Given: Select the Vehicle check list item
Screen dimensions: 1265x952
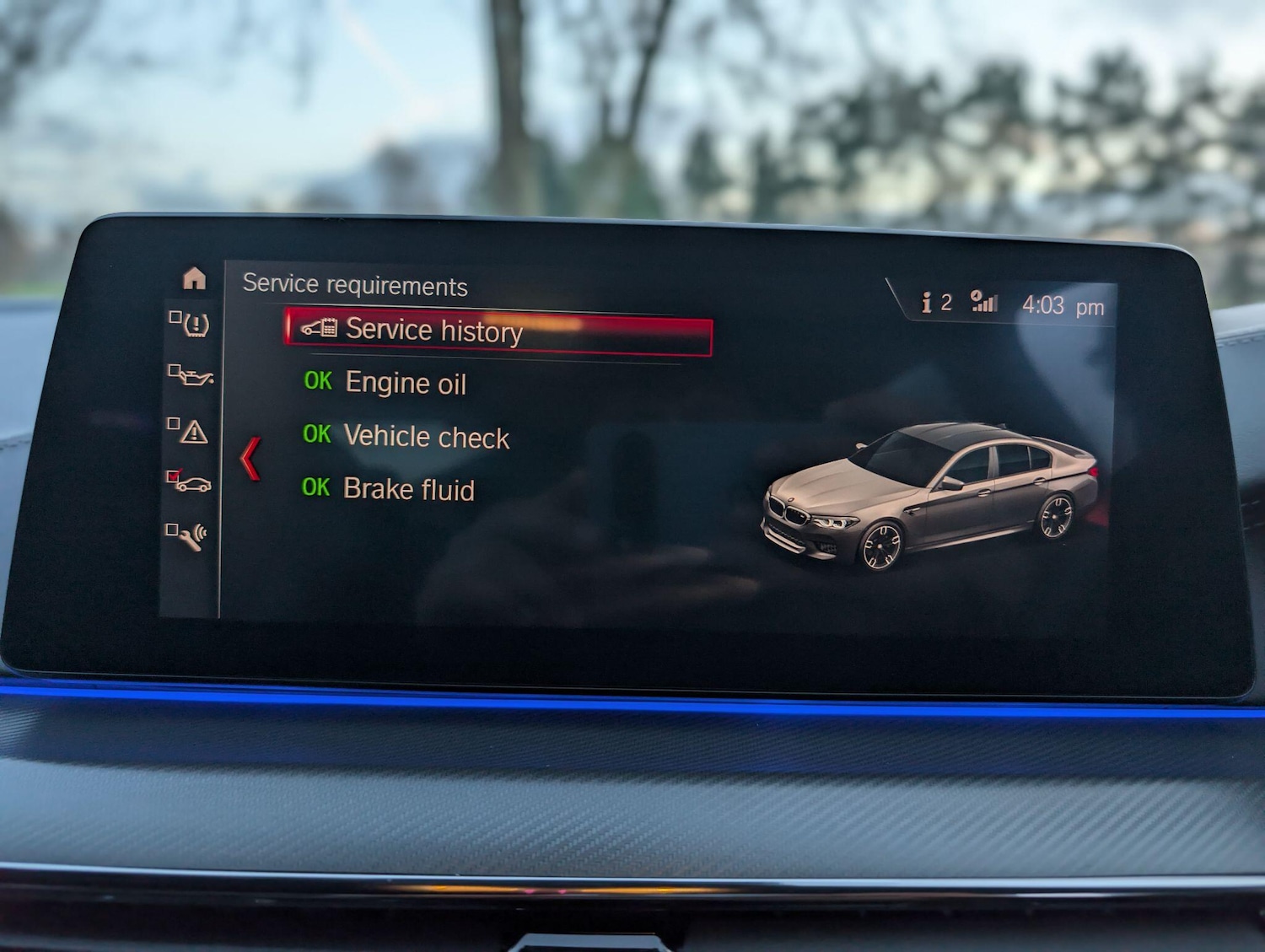Looking at the screenshot, I should point(425,437).
